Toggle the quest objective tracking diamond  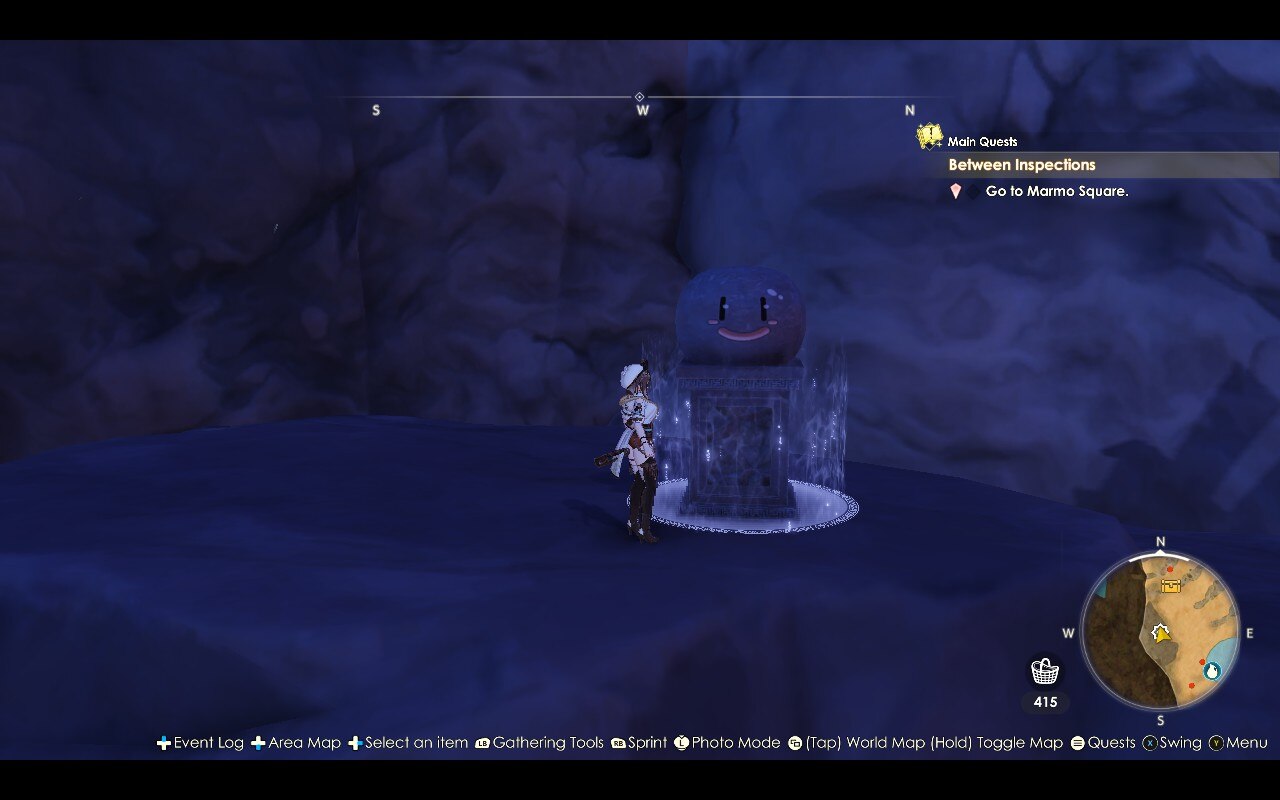973,190
